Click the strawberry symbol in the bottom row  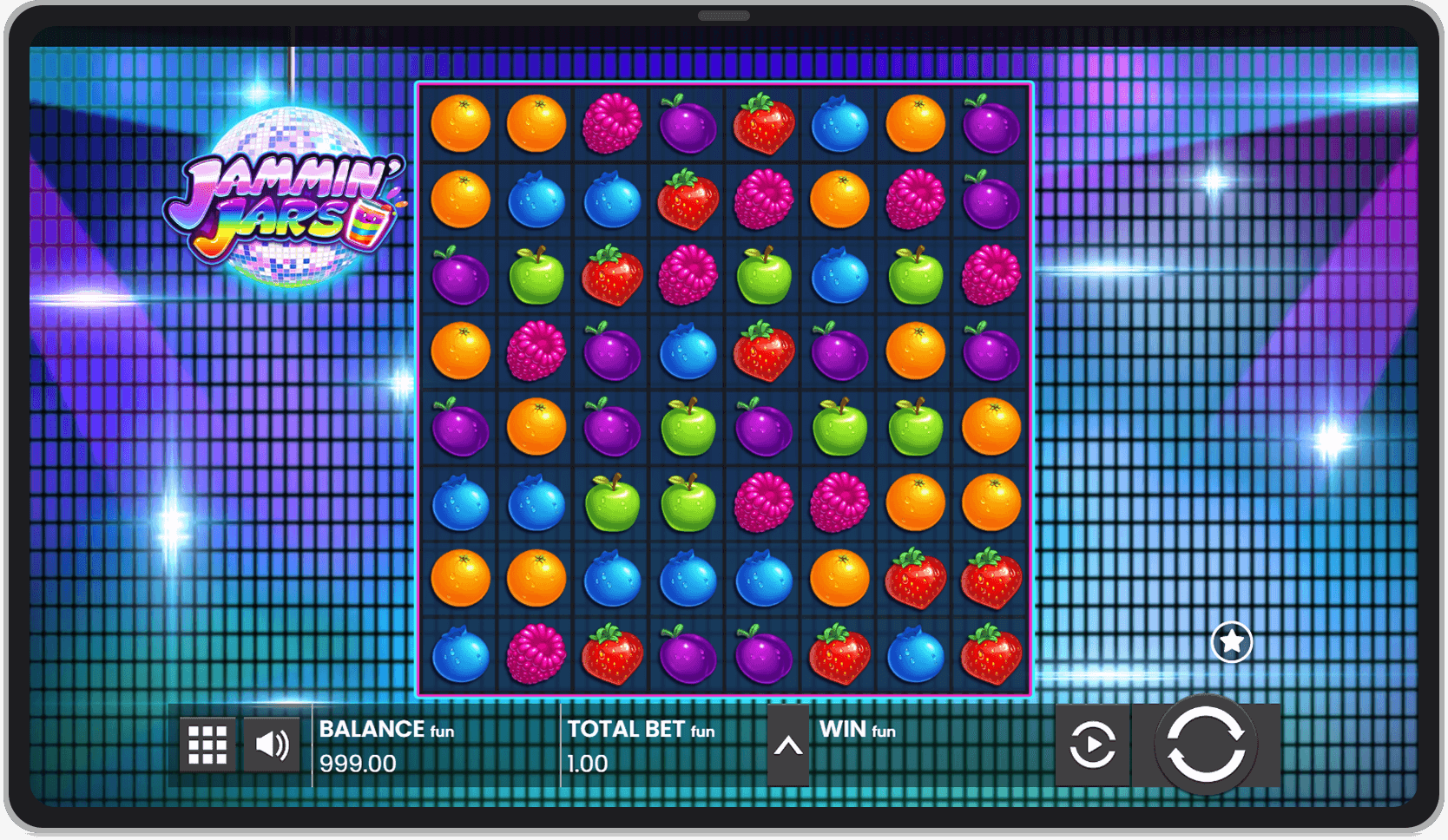coord(611,655)
